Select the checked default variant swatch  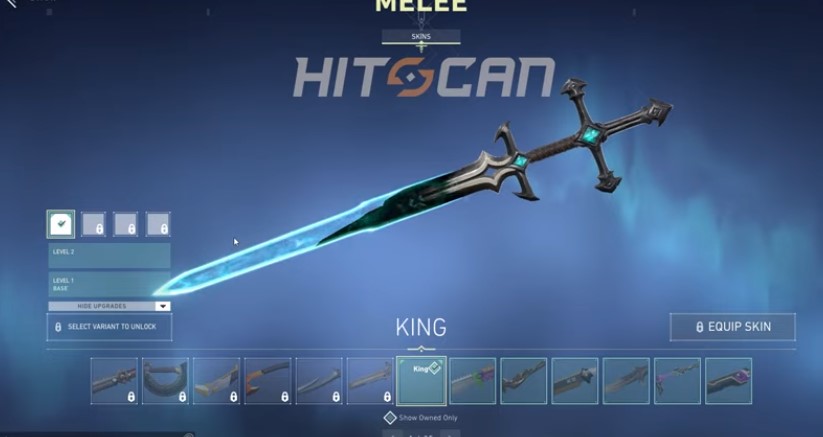pyautogui.click(x=60, y=224)
